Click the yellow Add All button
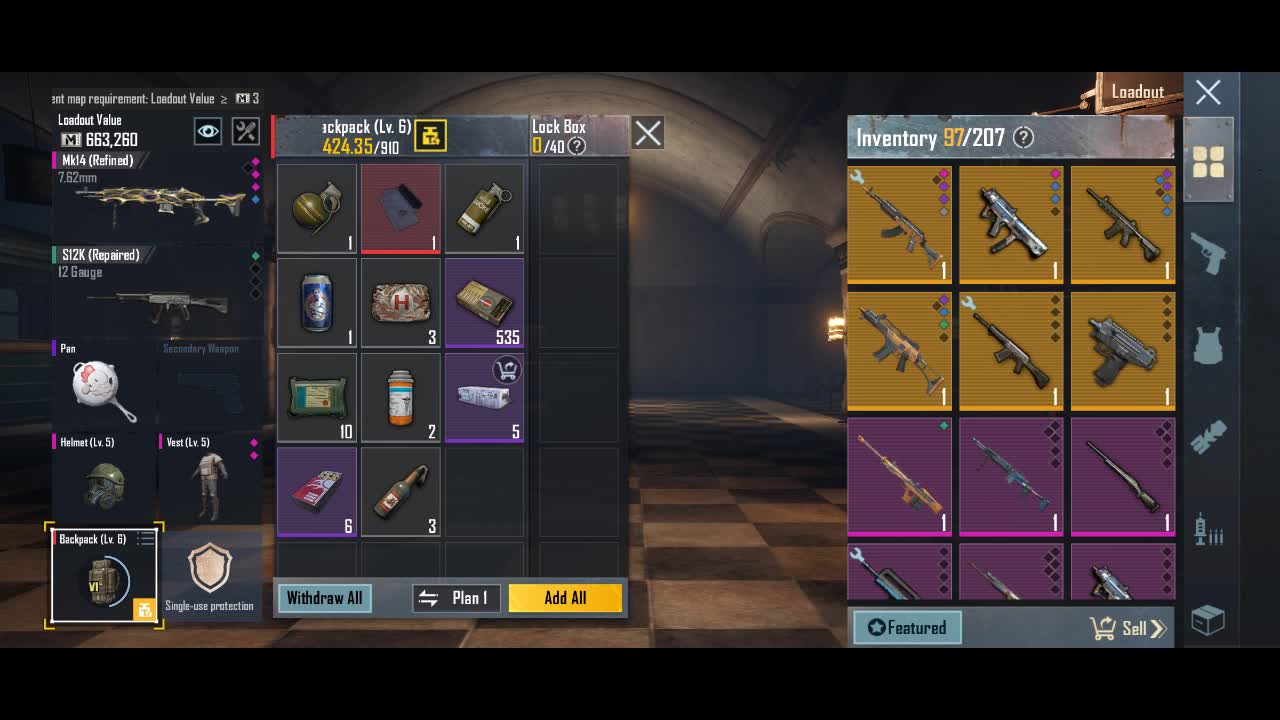Screen dimensions: 1280x720 coord(565,598)
